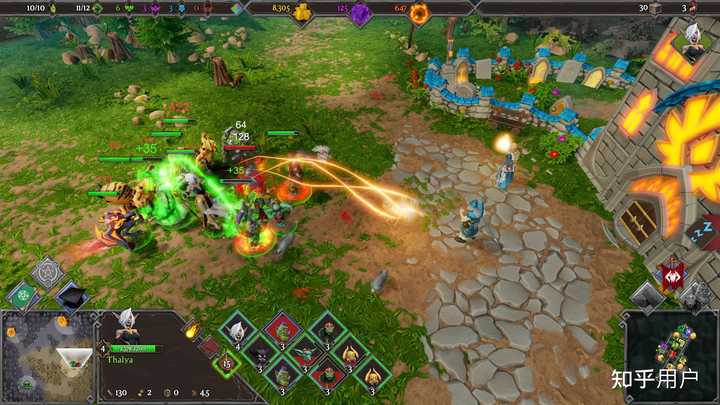This screenshot has width=720, height=405.
Task: Open the dark graduation cap diamond button
Action: point(70,295)
